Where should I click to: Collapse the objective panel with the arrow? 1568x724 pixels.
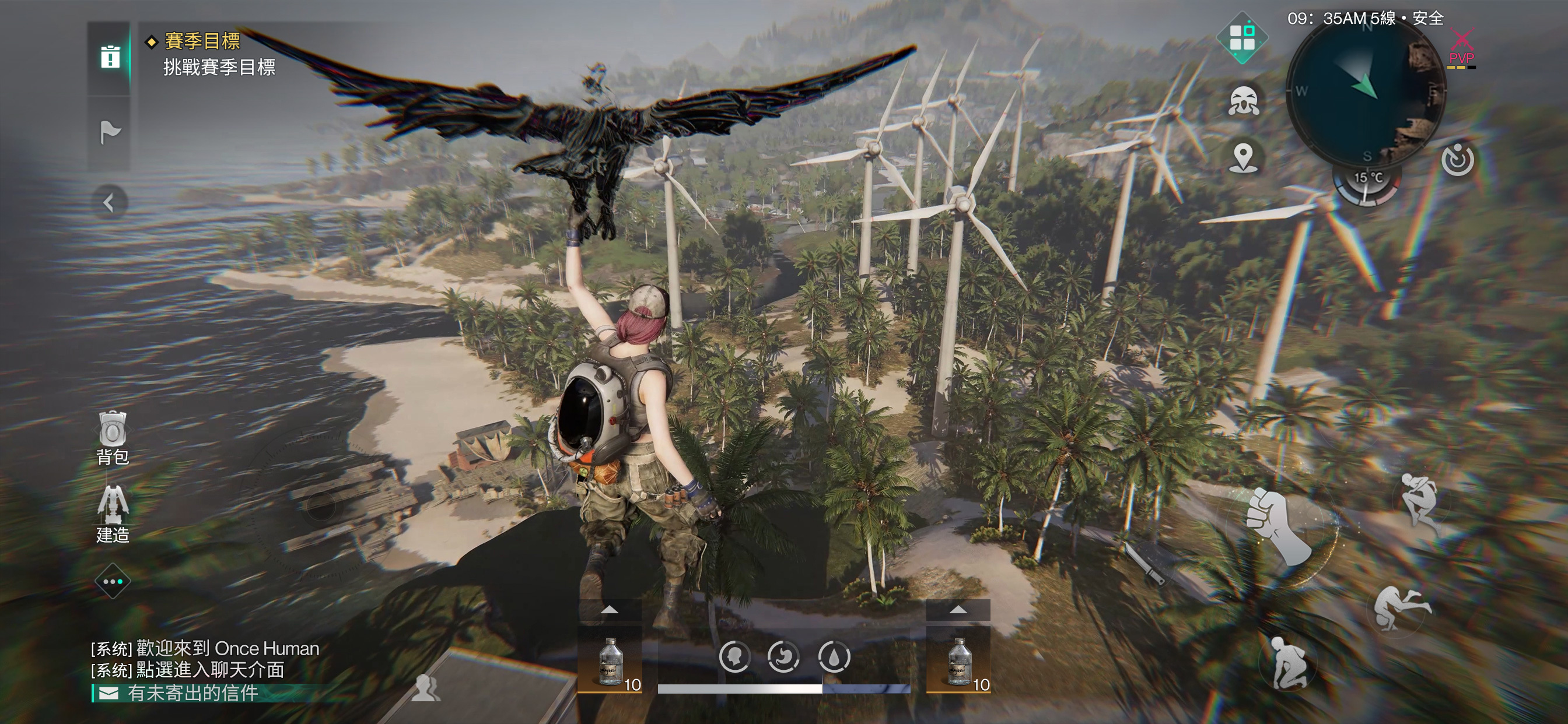click(x=109, y=203)
